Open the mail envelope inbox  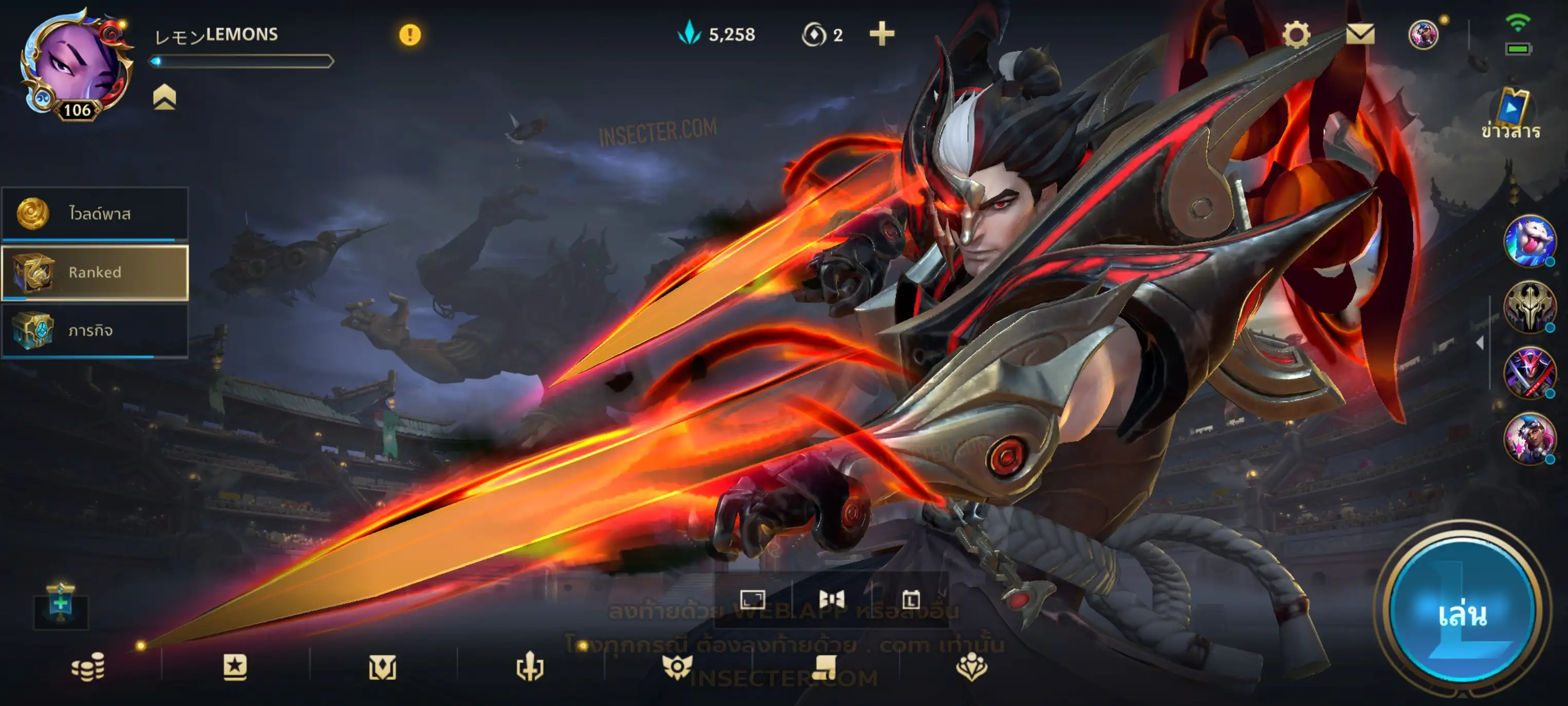click(x=1360, y=34)
